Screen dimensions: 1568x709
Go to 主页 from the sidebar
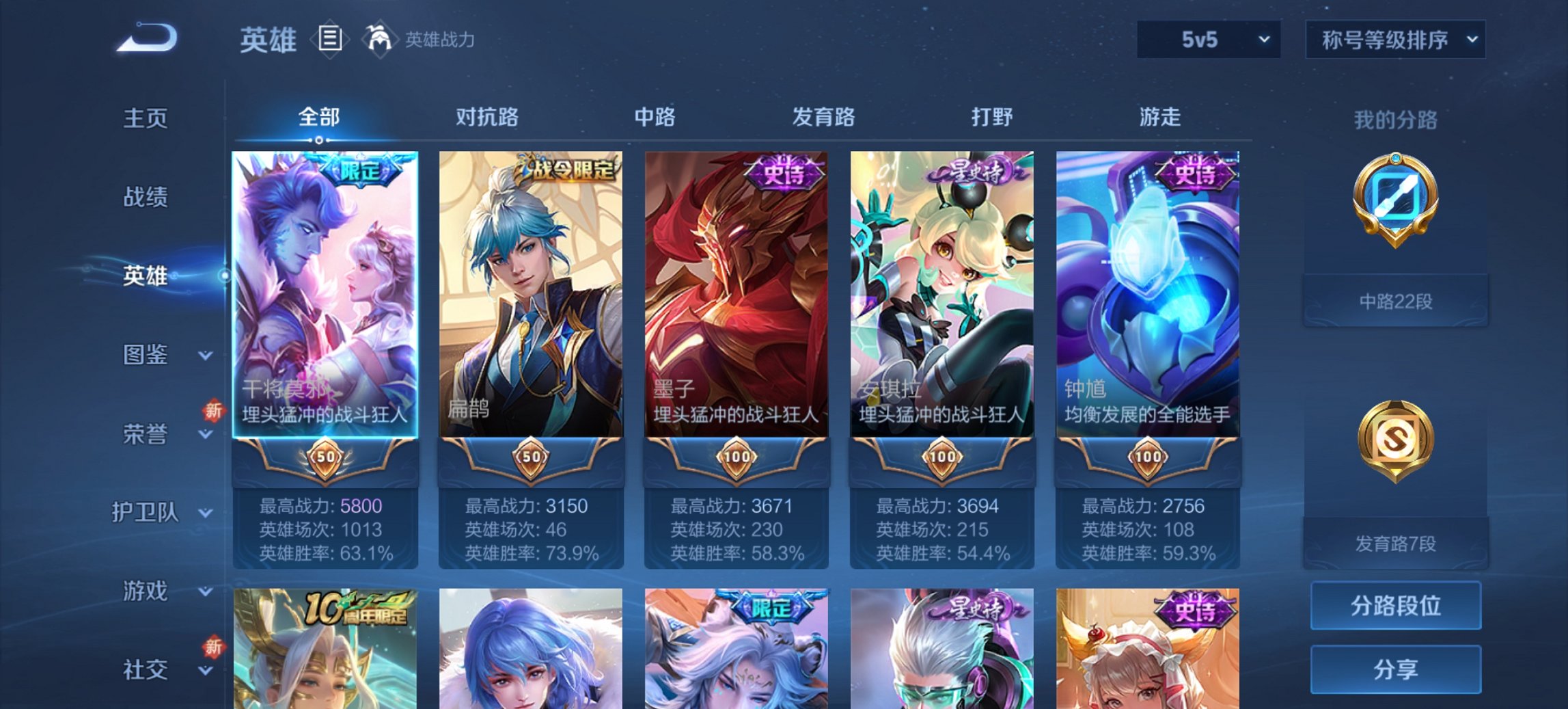point(144,118)
